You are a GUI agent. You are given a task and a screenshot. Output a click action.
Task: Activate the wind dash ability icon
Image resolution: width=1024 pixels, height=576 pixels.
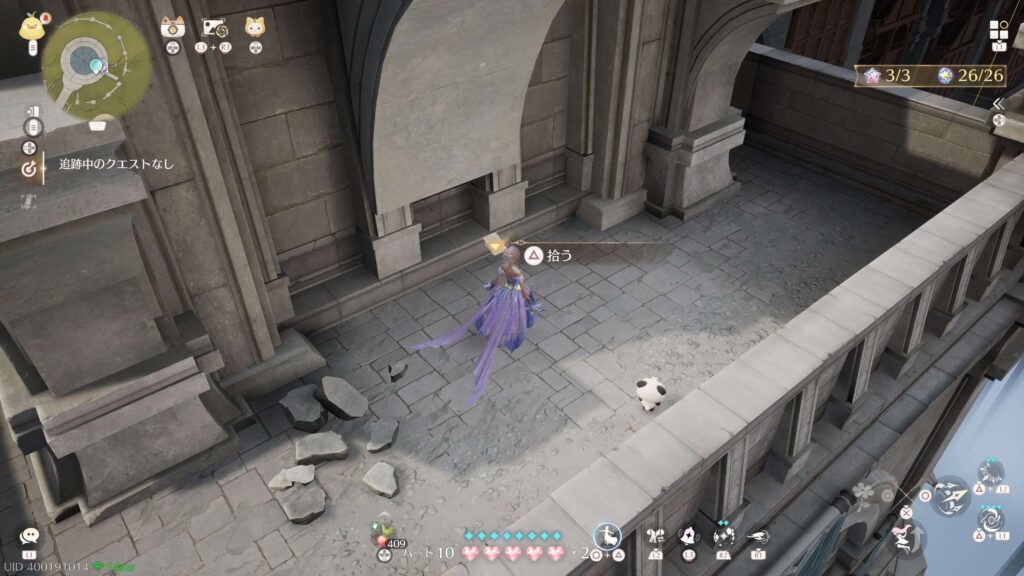[x=757, y=536]
